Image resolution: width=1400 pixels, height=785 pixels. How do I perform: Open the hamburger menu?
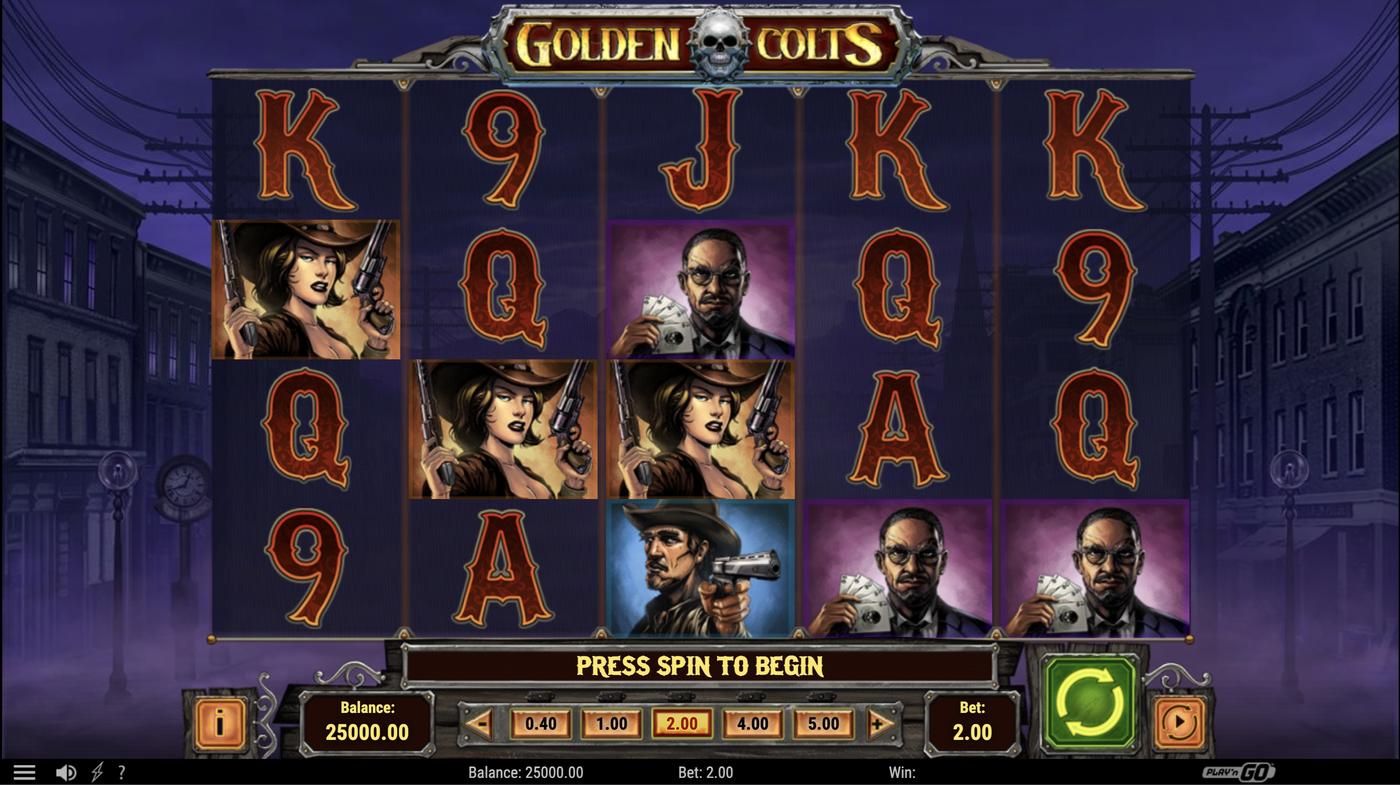tap(24, 770)
